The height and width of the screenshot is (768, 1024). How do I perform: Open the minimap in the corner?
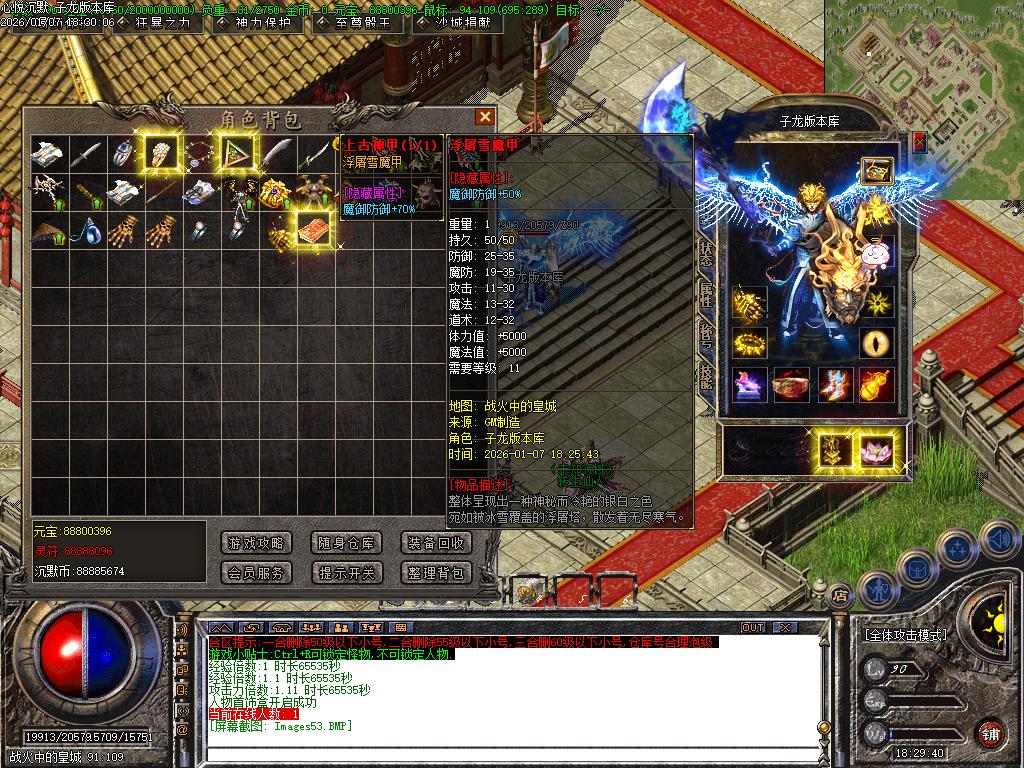[922, 60]
